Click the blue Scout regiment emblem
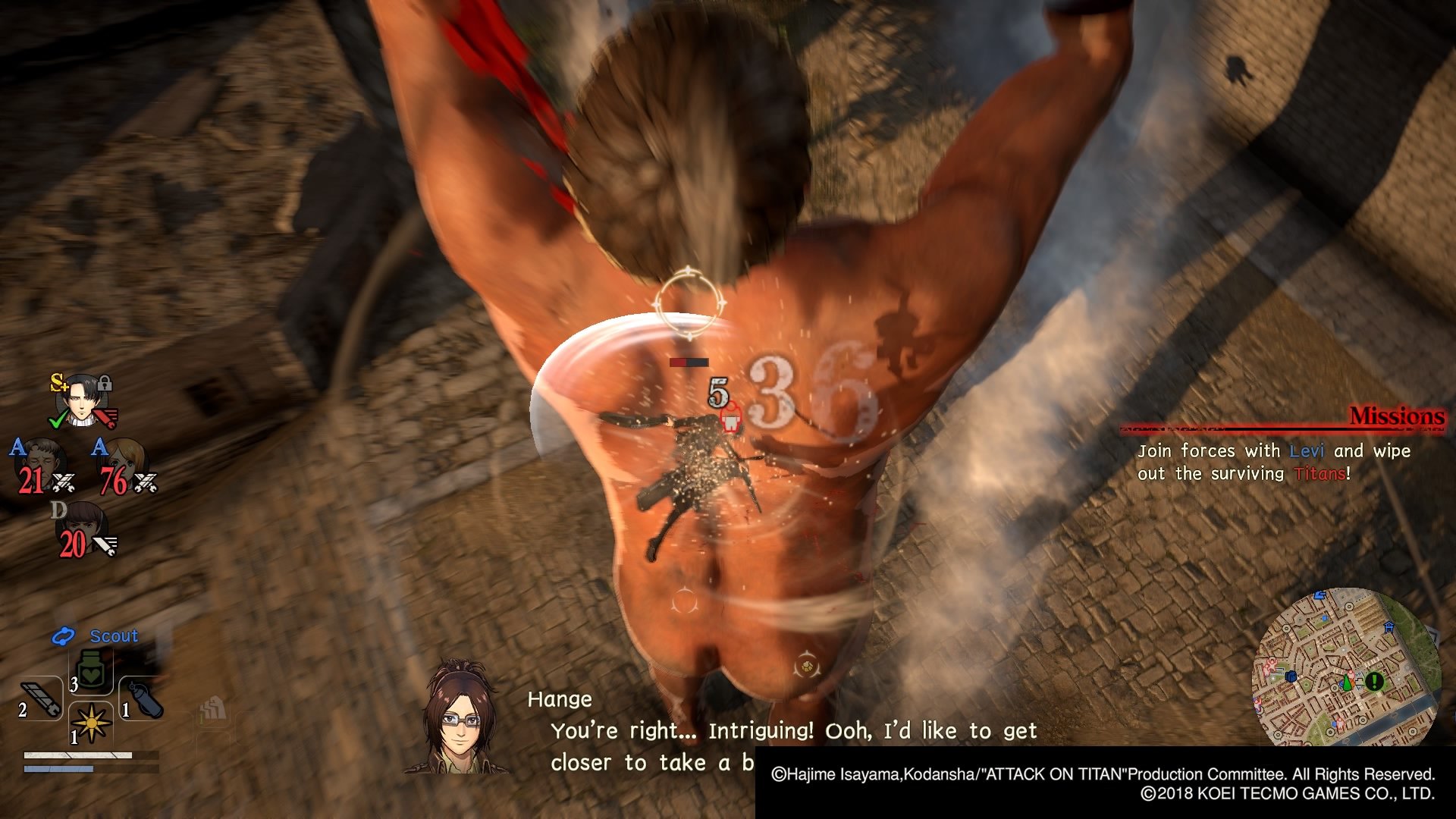Screen dimensions: 1456x819 pos(63,635)
